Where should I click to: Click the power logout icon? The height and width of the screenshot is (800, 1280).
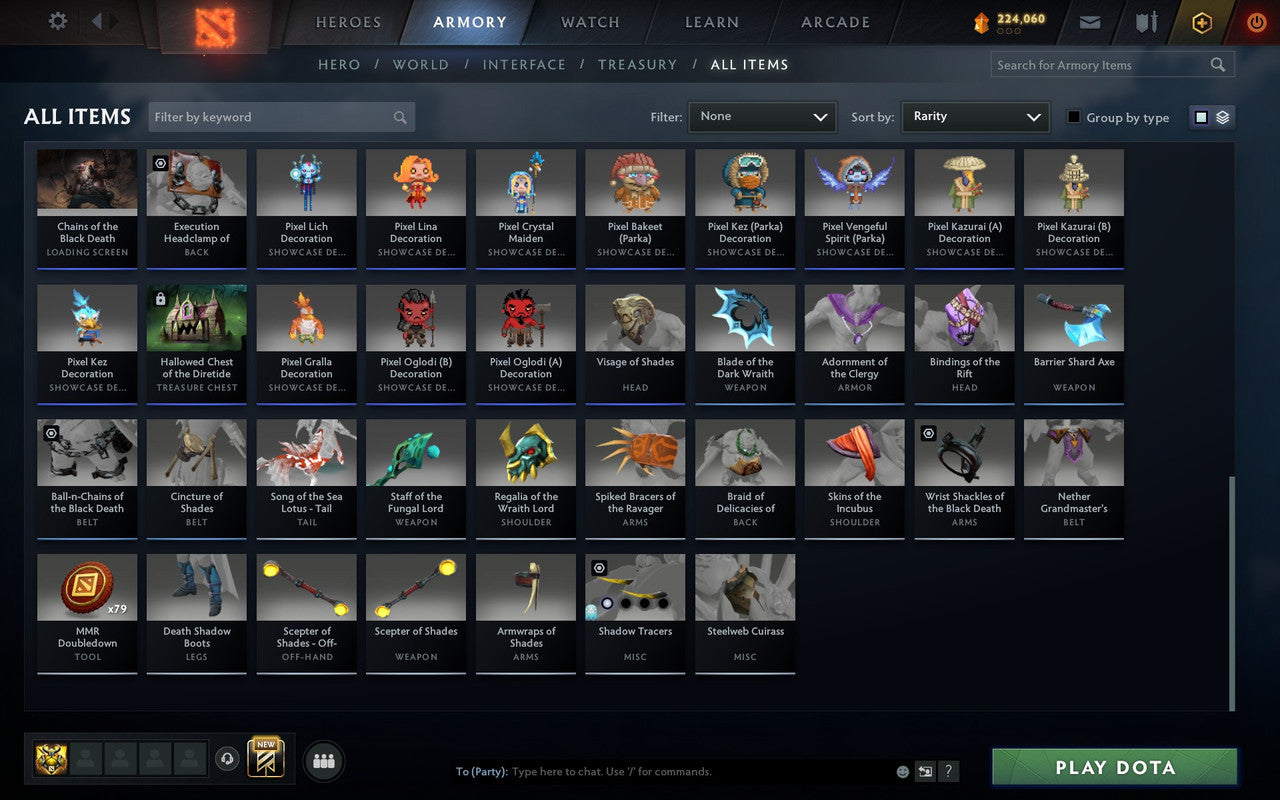point(1256,22)
